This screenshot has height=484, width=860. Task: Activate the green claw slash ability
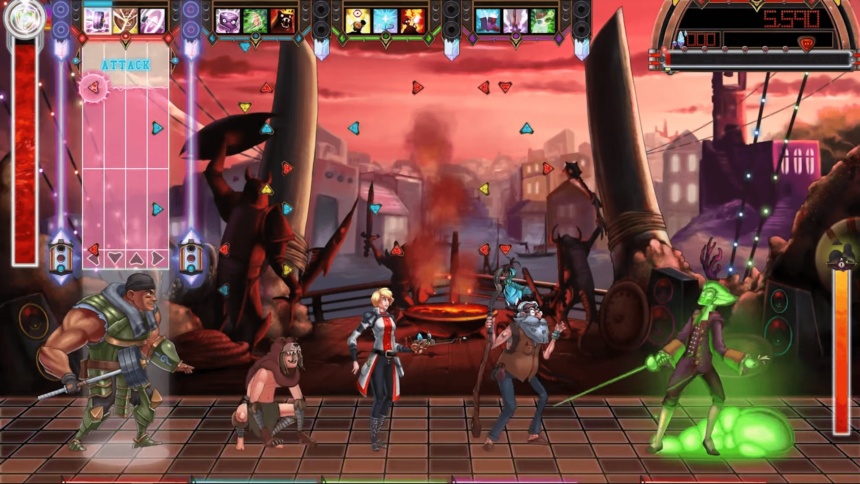tap(256, 20)
